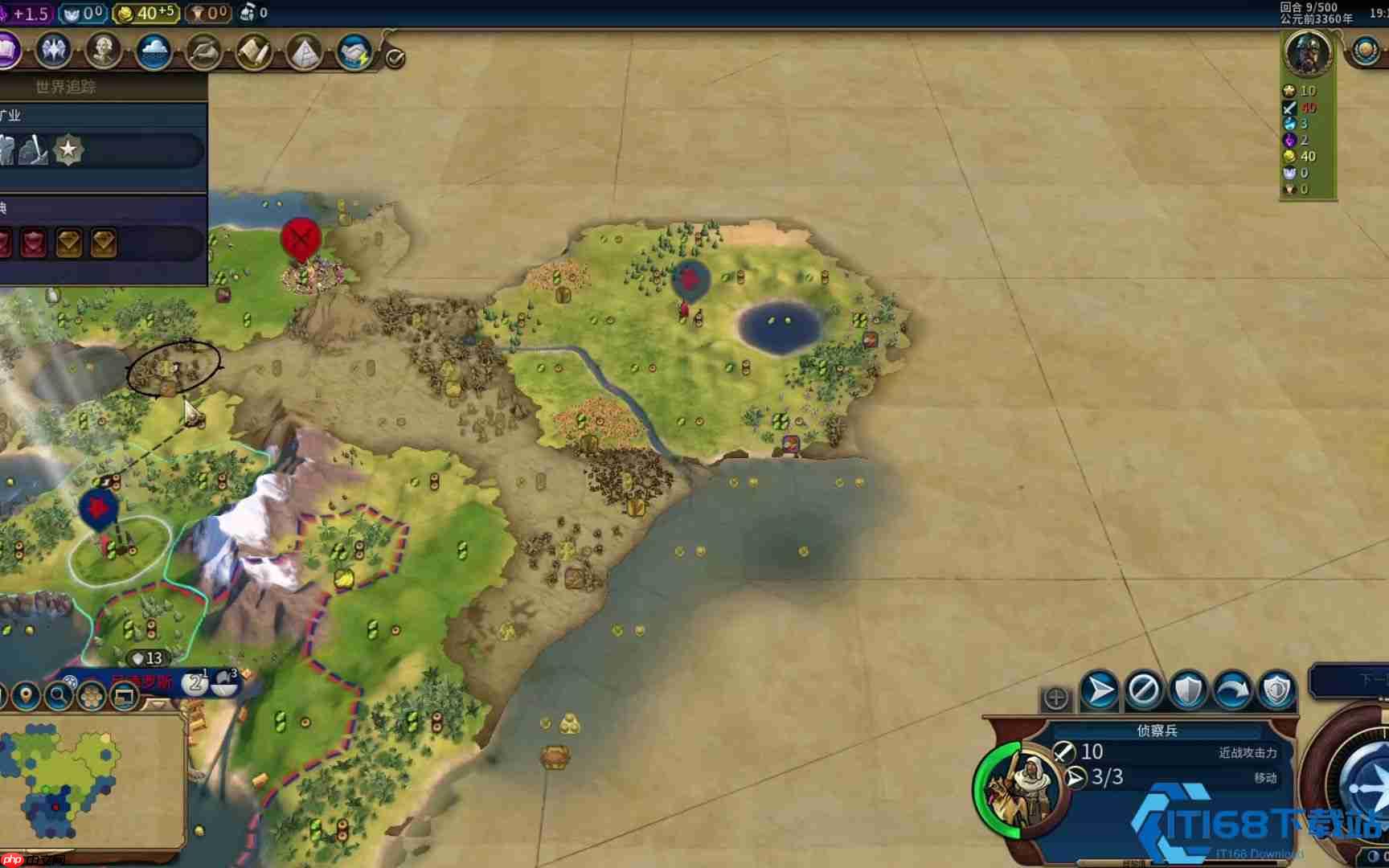Screen dimensions: 1389x868
Task: Open the trade routes overview
Action: pos(354,51)
